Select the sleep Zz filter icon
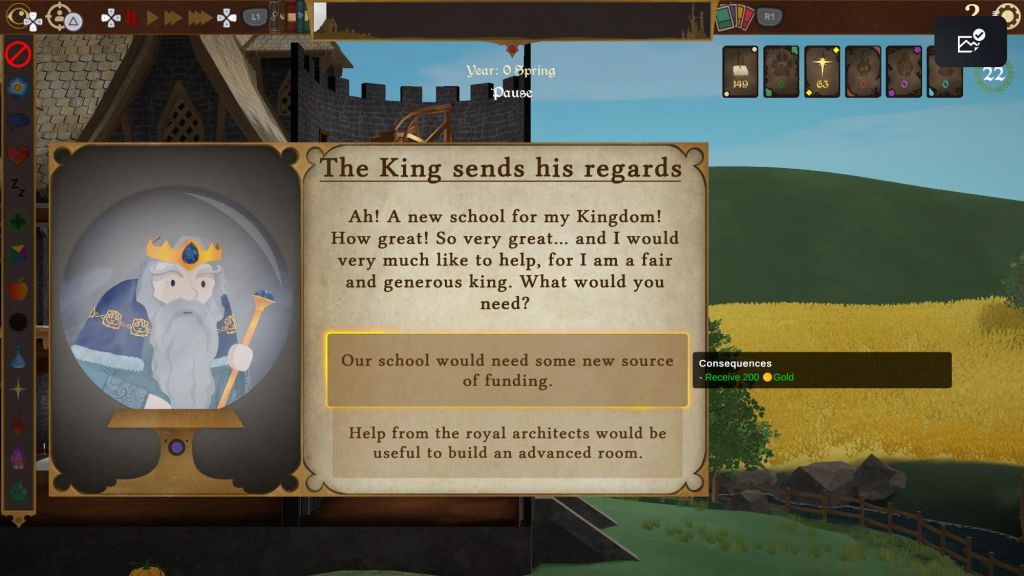The height and width of the screenshot is (576, 1024). (18, 188)
